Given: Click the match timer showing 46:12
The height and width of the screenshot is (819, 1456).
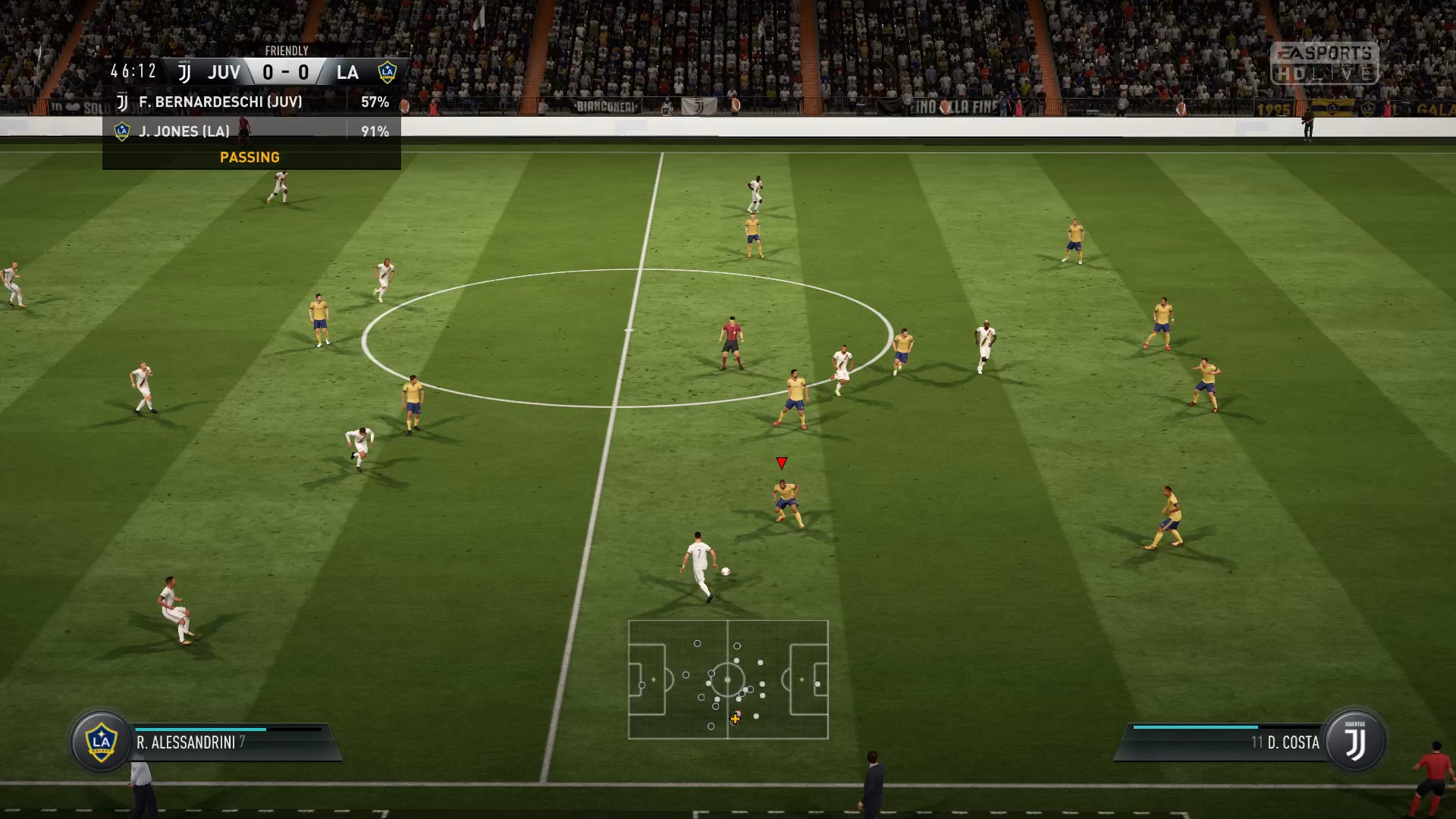Looking at the screenshot, I should click(133, 71).
